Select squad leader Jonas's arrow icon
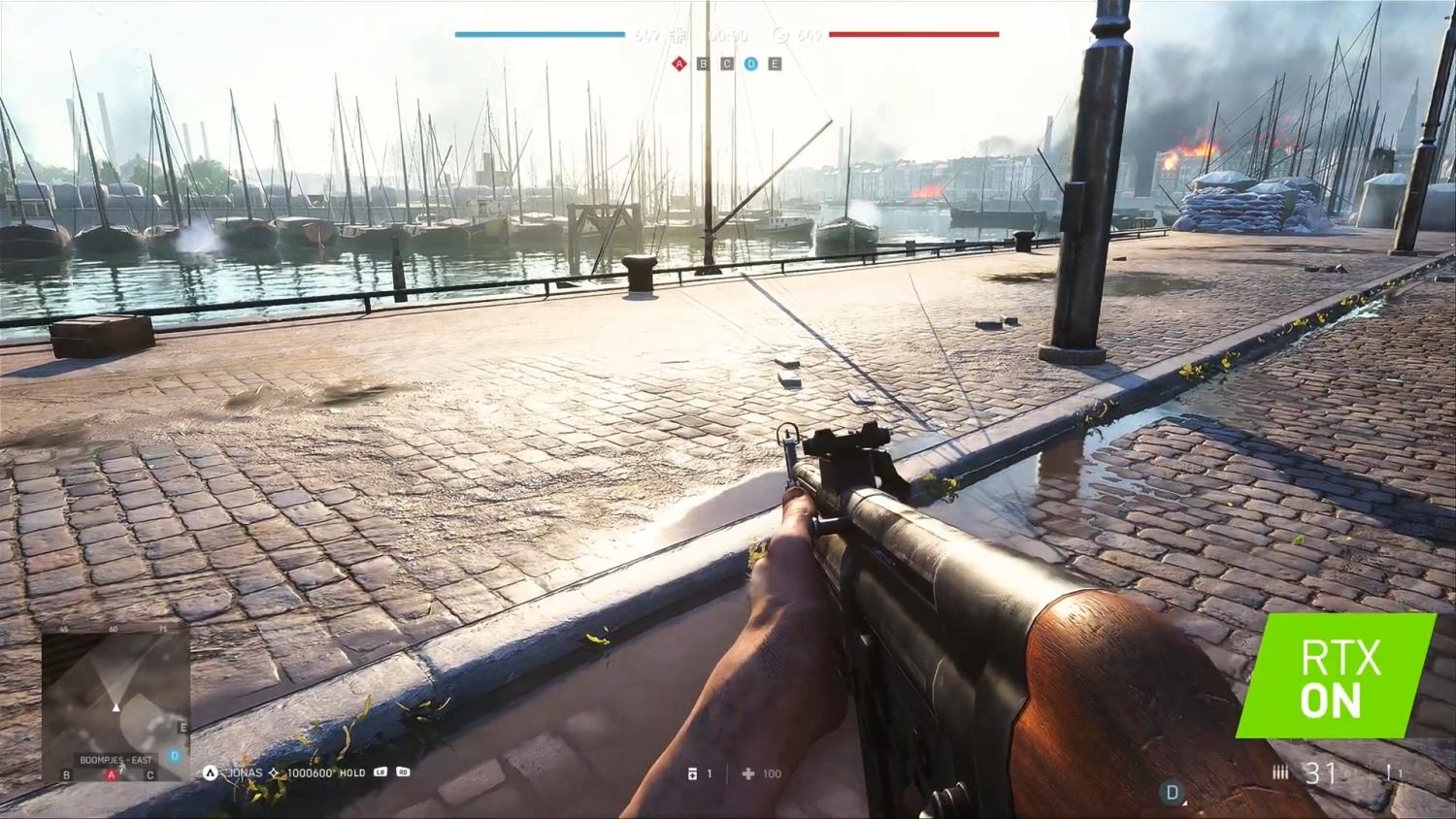This screenshot has width=1456, height=819. [x=210, y=772]
